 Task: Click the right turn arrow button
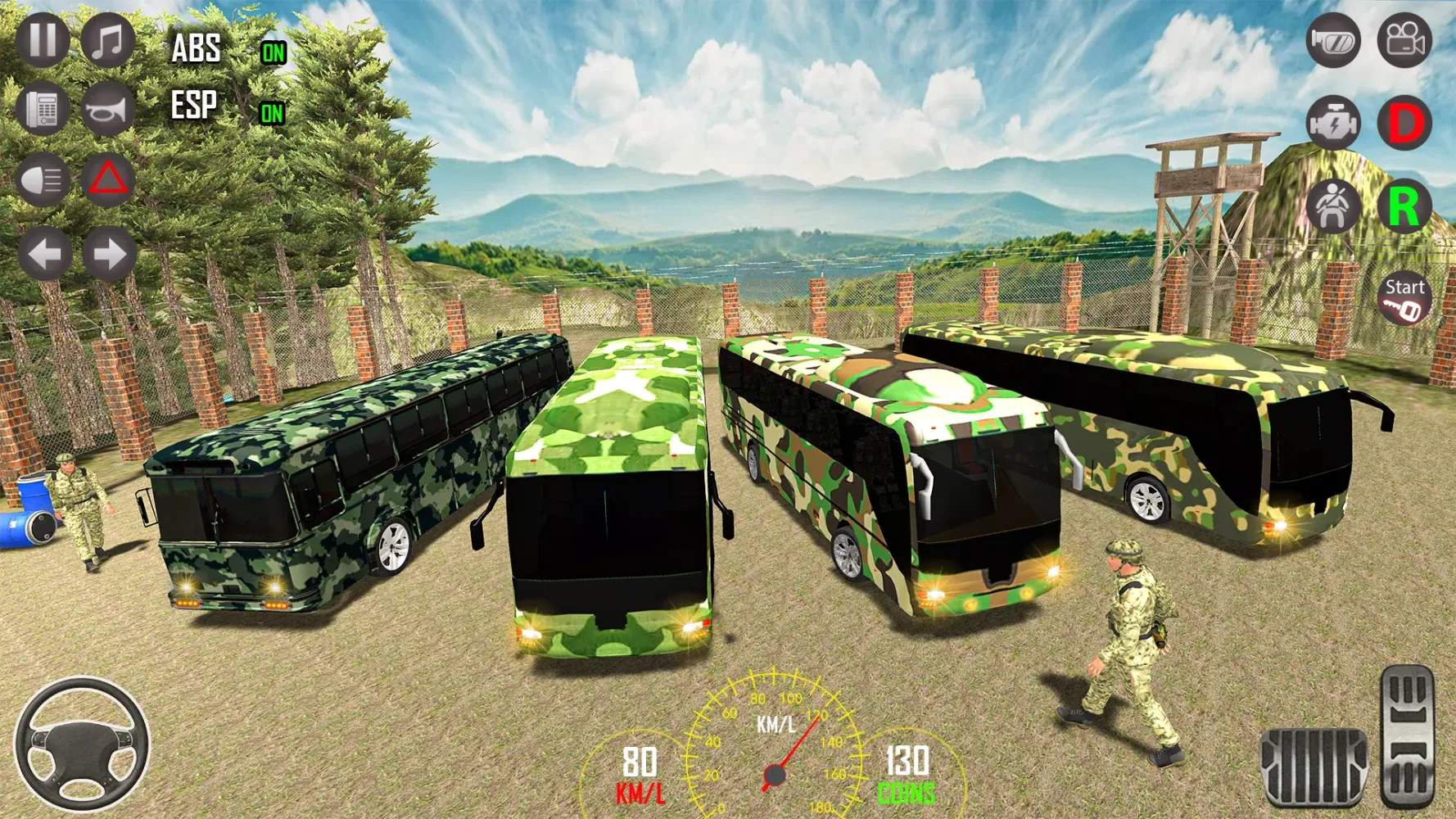[x=109, y=254]
